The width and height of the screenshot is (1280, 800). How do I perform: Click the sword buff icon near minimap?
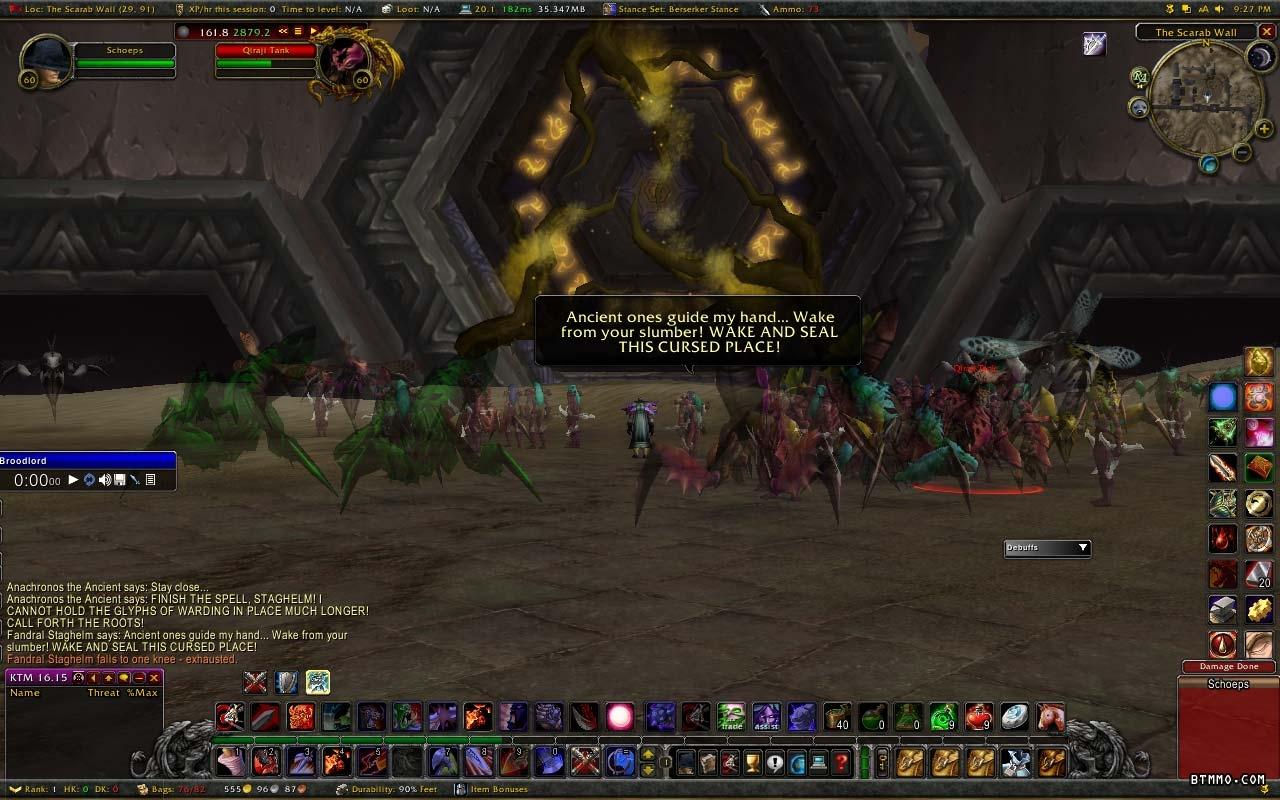click(x=1095, y=44)
